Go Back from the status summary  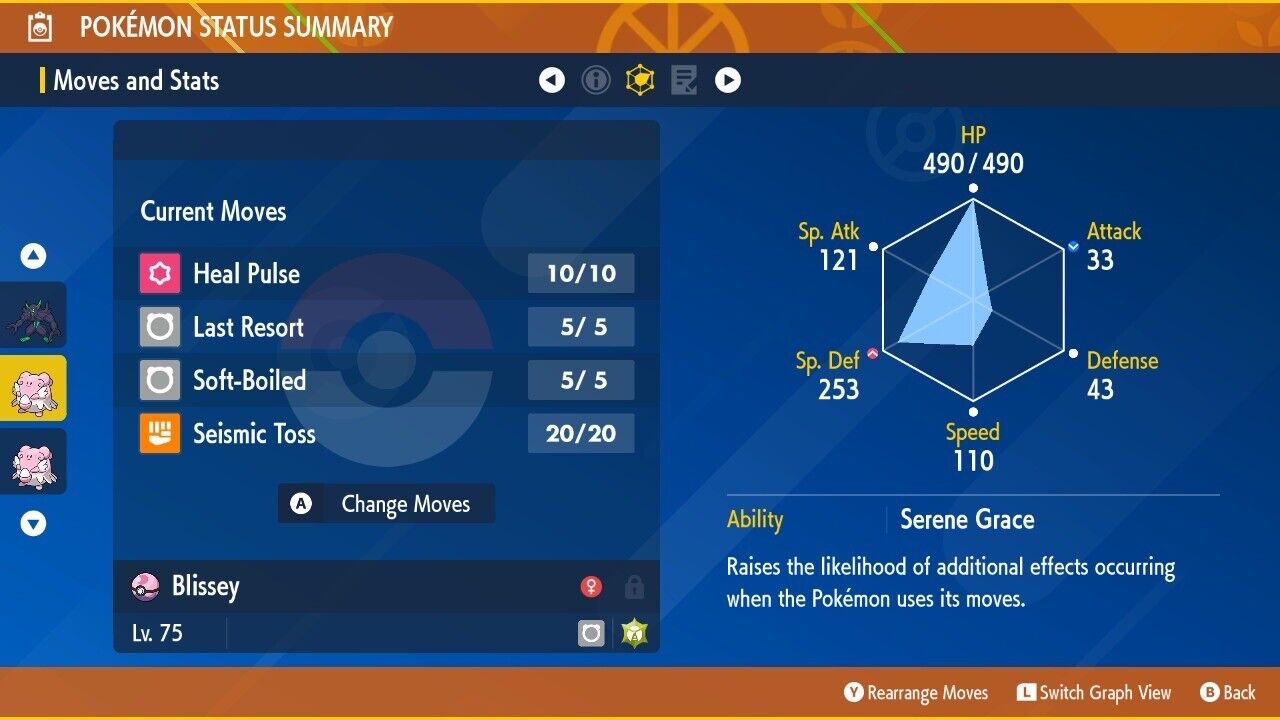[x=1228, y=693]
